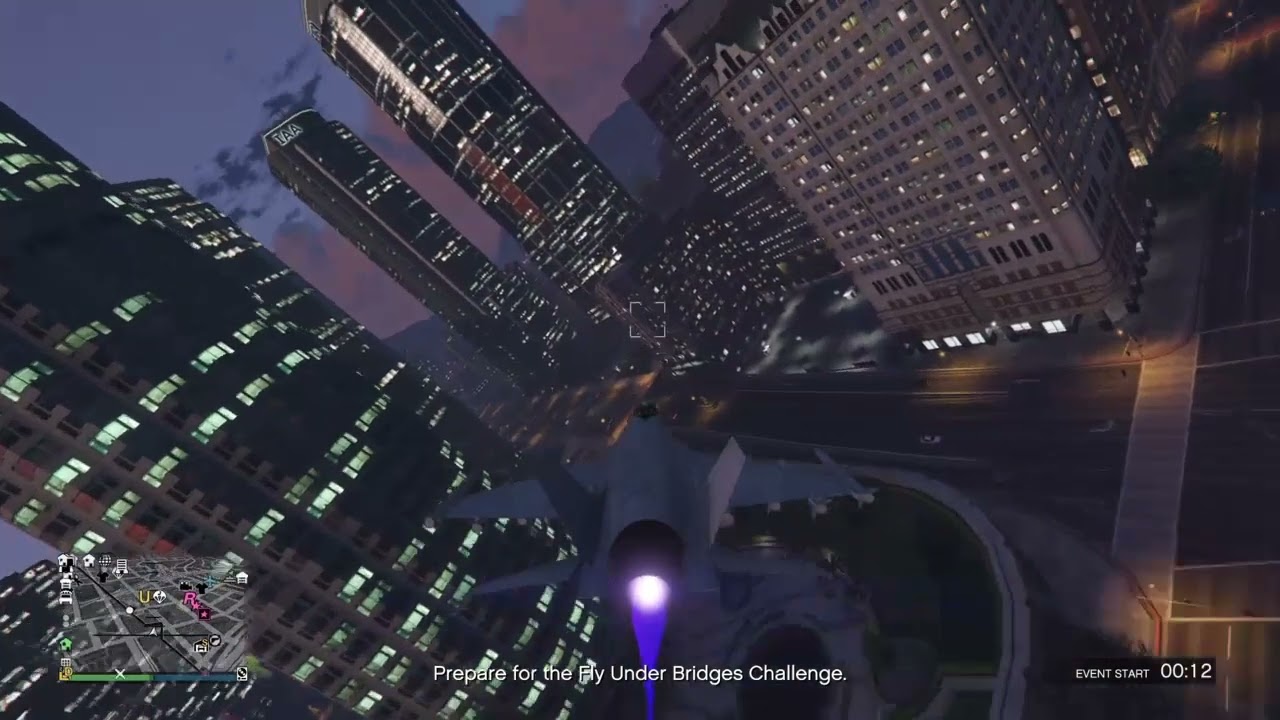
Task: Select the pink R-star Rockstar blip
Action: [x=189, y=600]
